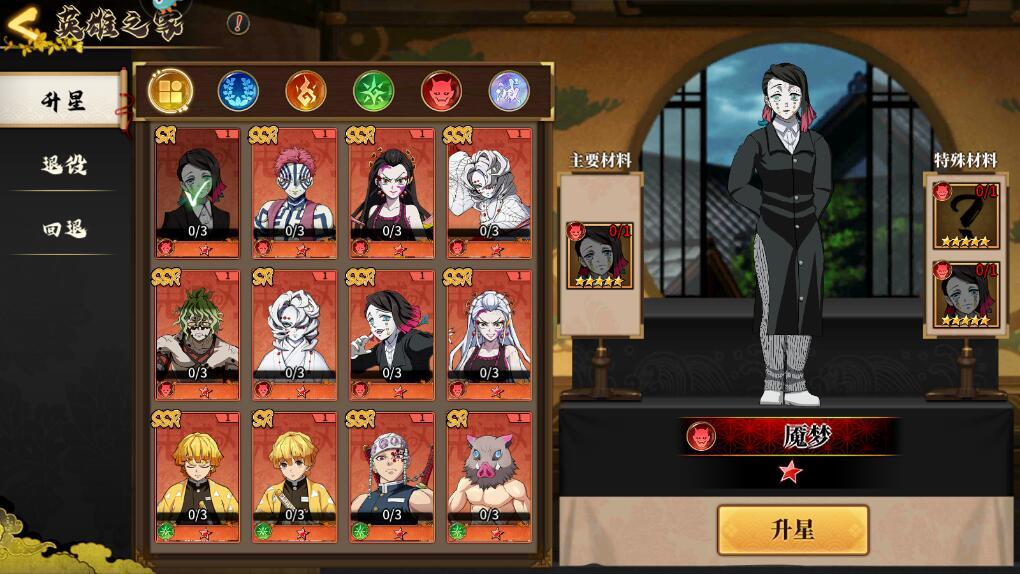Filter heroes by the purple slayer faction

[x=508, y=91]
